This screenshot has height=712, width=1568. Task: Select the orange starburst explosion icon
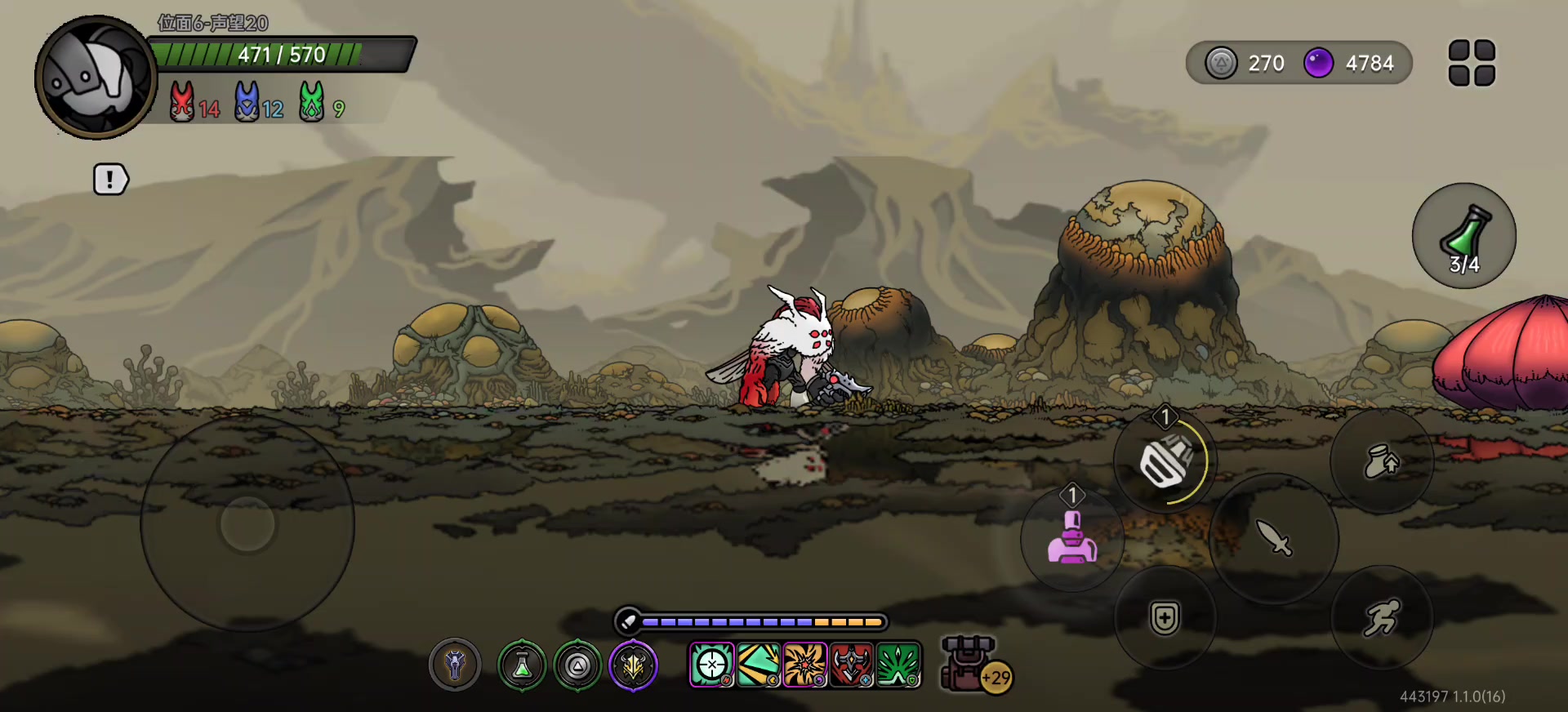click(x=804, y=665)
